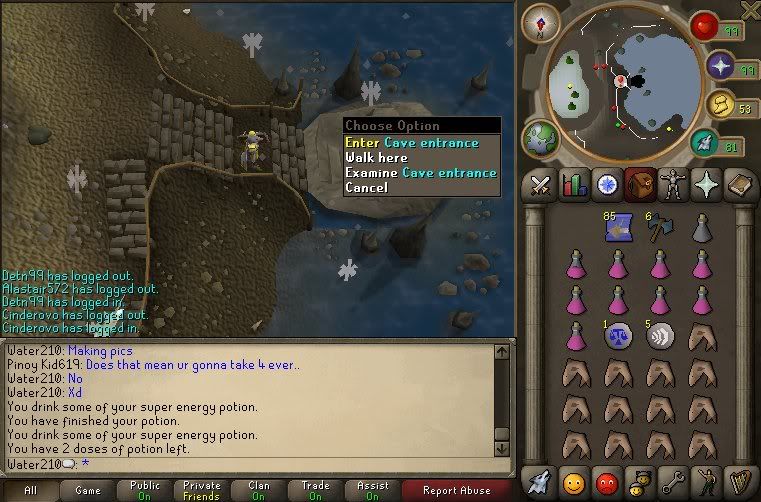
Task: Open the Options wrench tab
Action: (x=674, y=480)
